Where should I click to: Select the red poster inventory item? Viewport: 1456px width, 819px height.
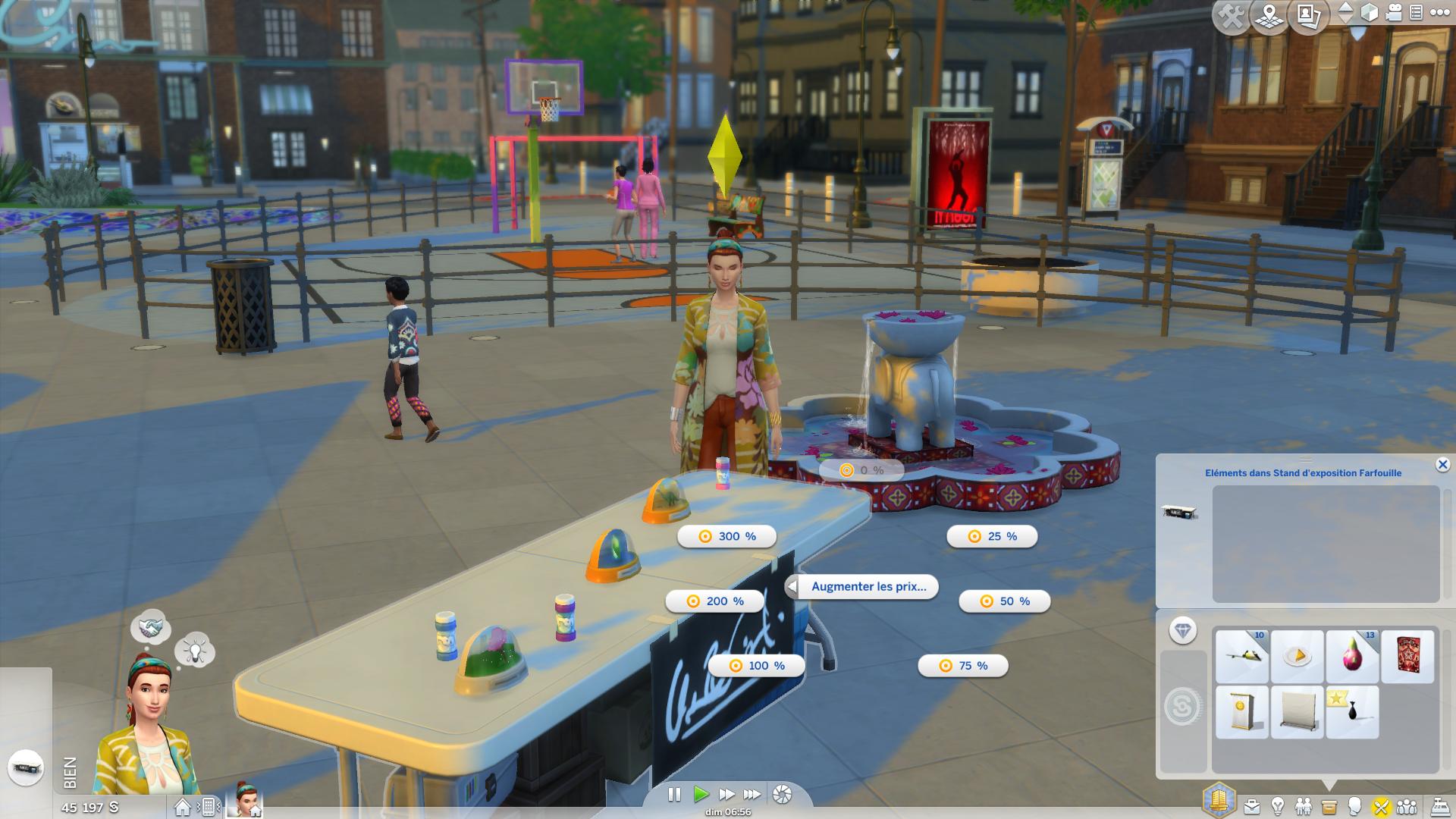click(1407, 656)
